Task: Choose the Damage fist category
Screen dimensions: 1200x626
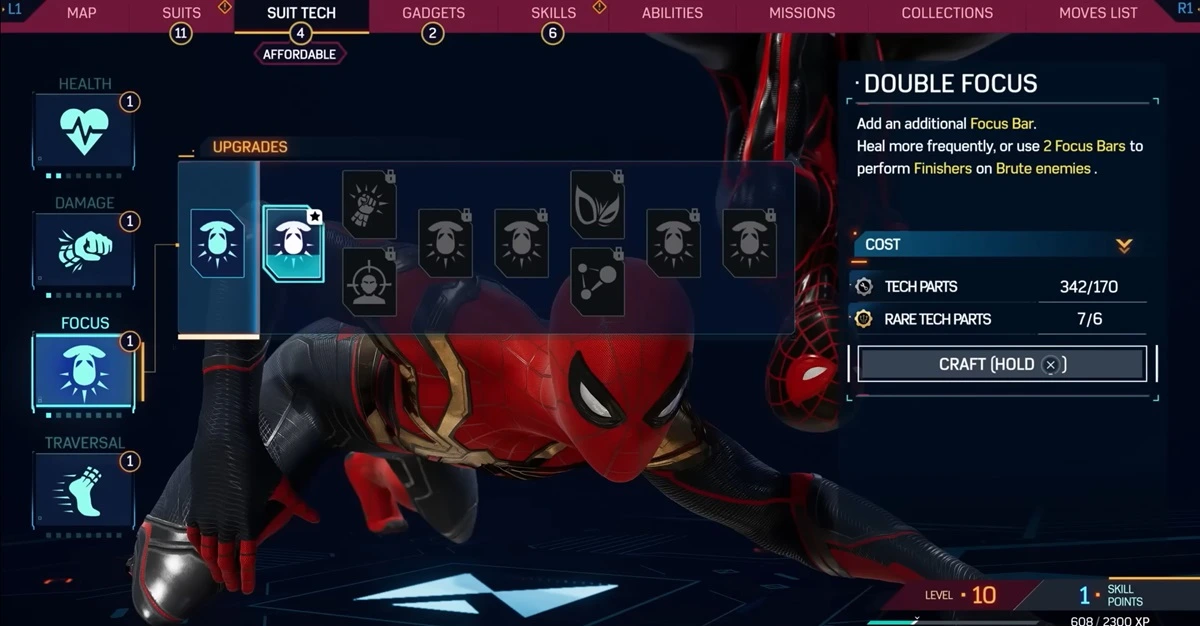Action: (84, 249)
